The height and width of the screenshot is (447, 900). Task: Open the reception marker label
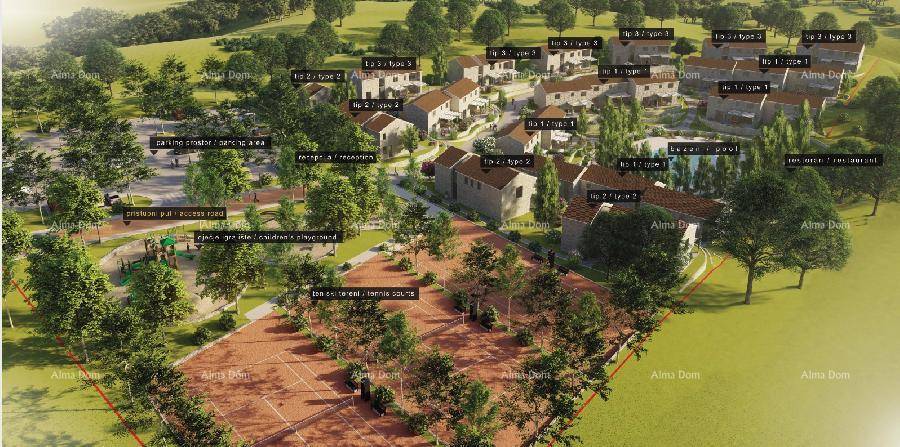point(337,157)
